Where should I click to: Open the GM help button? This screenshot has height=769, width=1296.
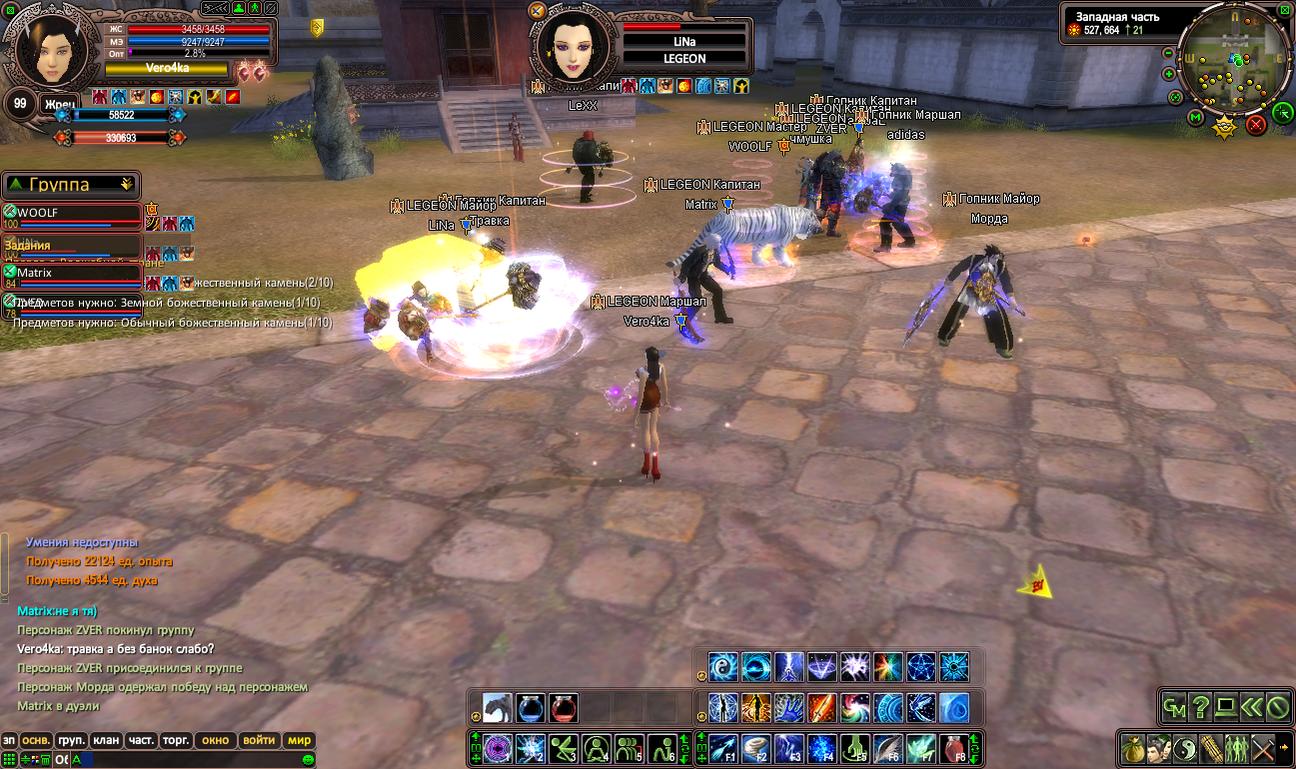coord(1174,707)
